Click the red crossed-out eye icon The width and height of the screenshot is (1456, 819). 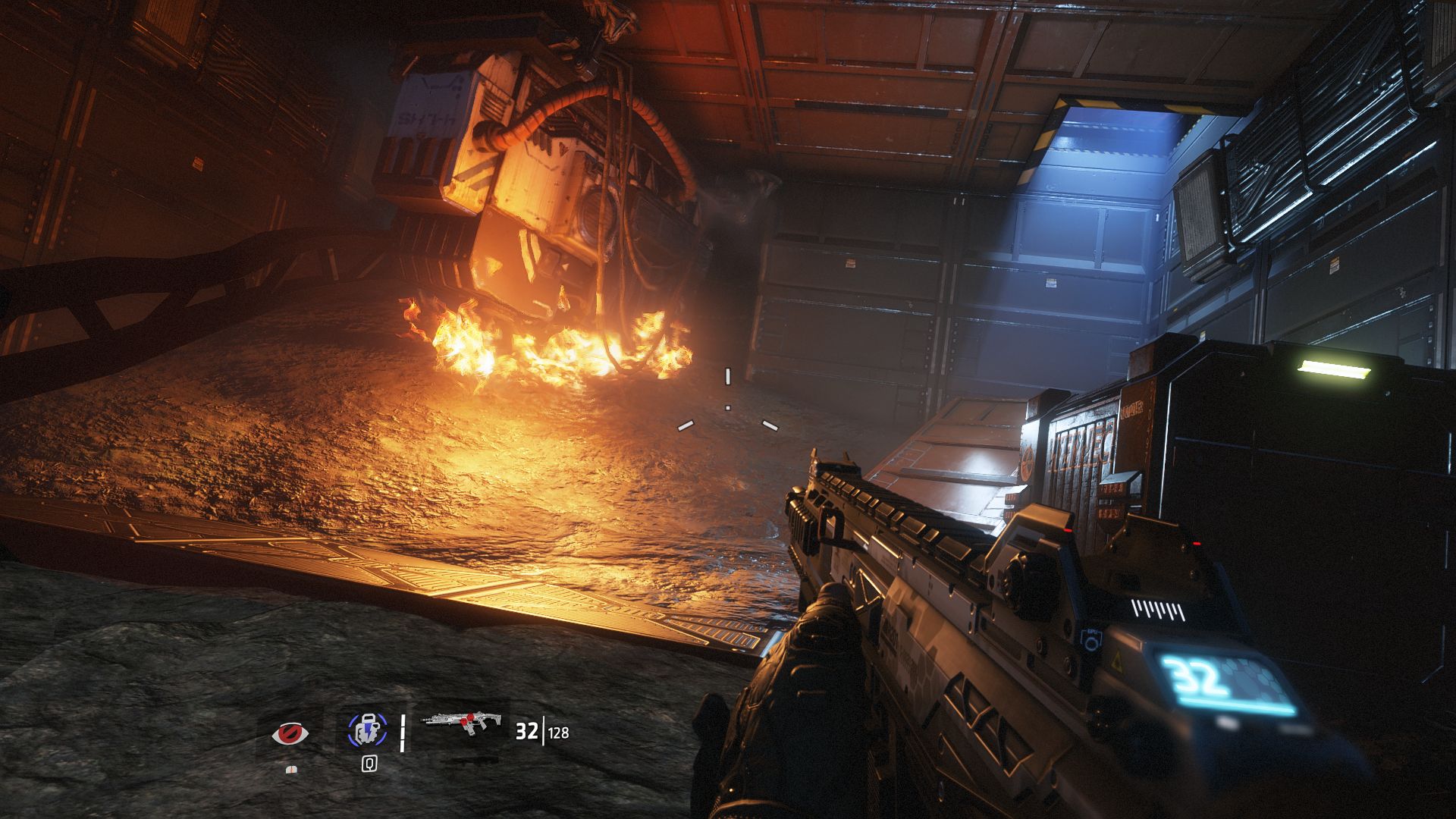(290, 733)
